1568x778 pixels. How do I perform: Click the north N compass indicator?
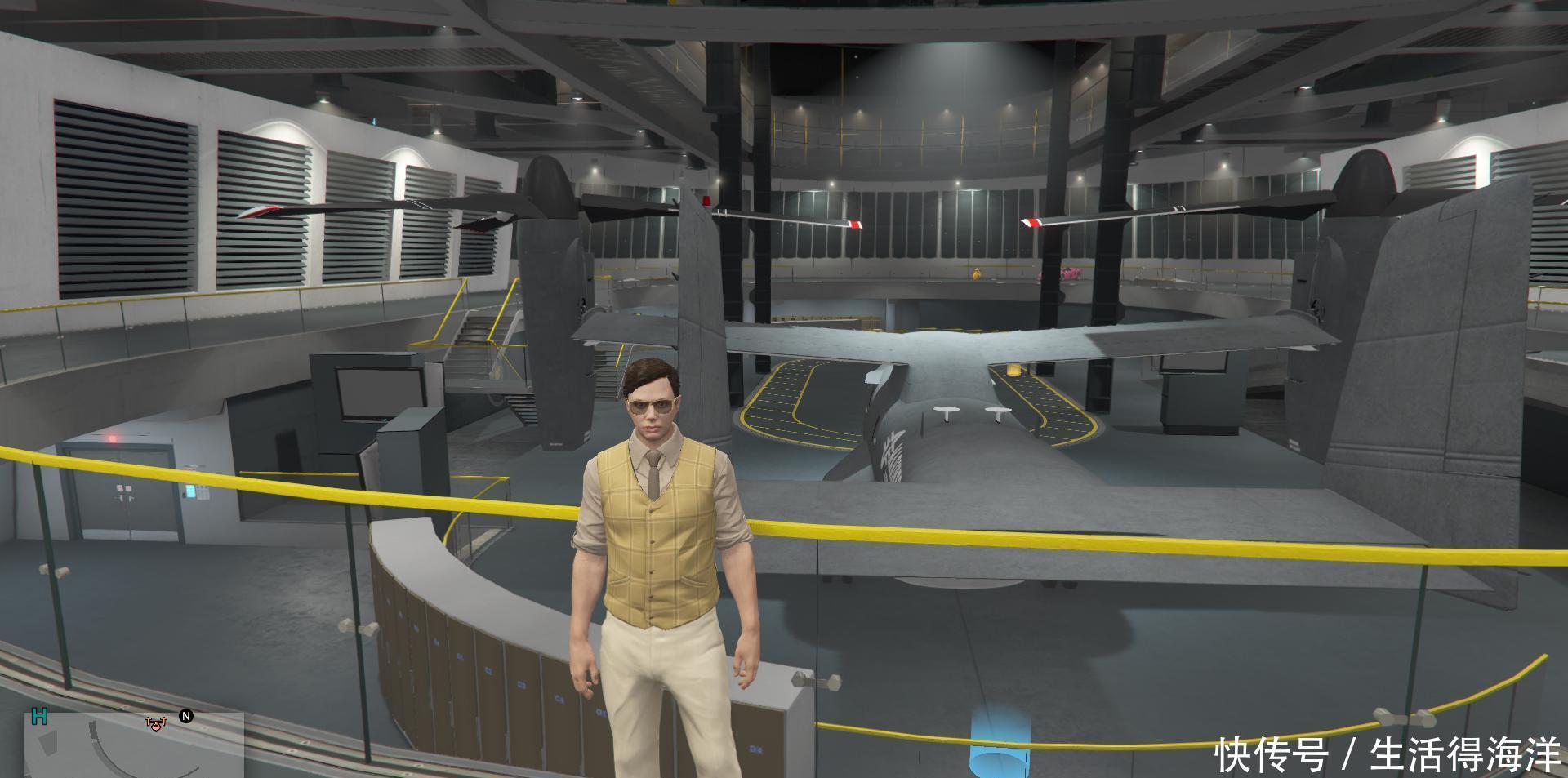pyautogui.click(x=186, y=717)
